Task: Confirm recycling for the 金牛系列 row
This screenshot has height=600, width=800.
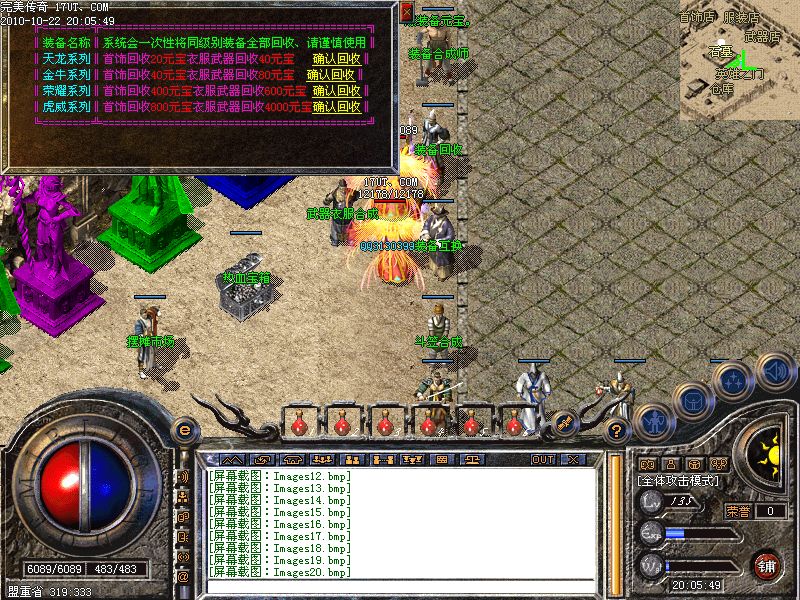Action: [331, 75]
